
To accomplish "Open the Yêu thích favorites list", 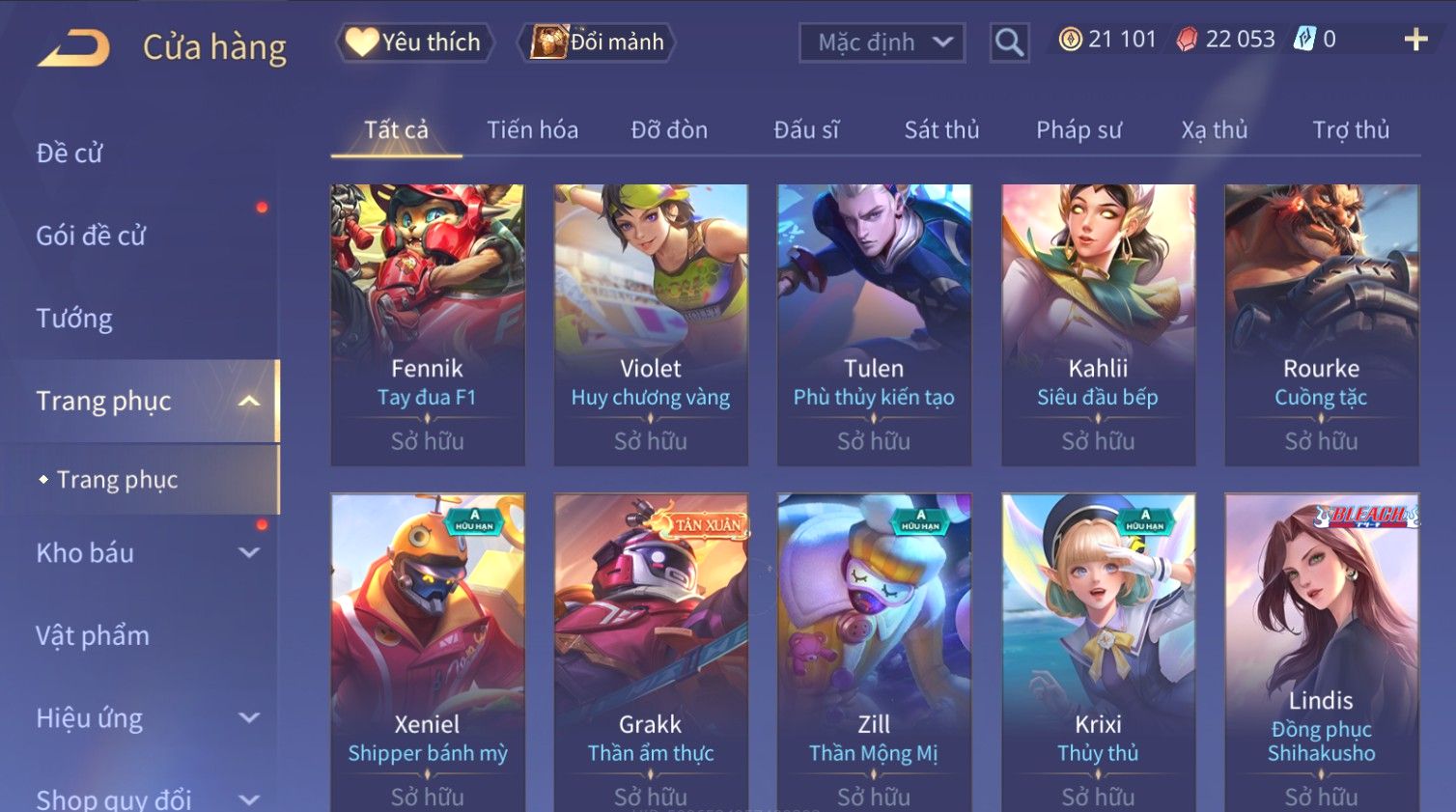I will point(414,42).
